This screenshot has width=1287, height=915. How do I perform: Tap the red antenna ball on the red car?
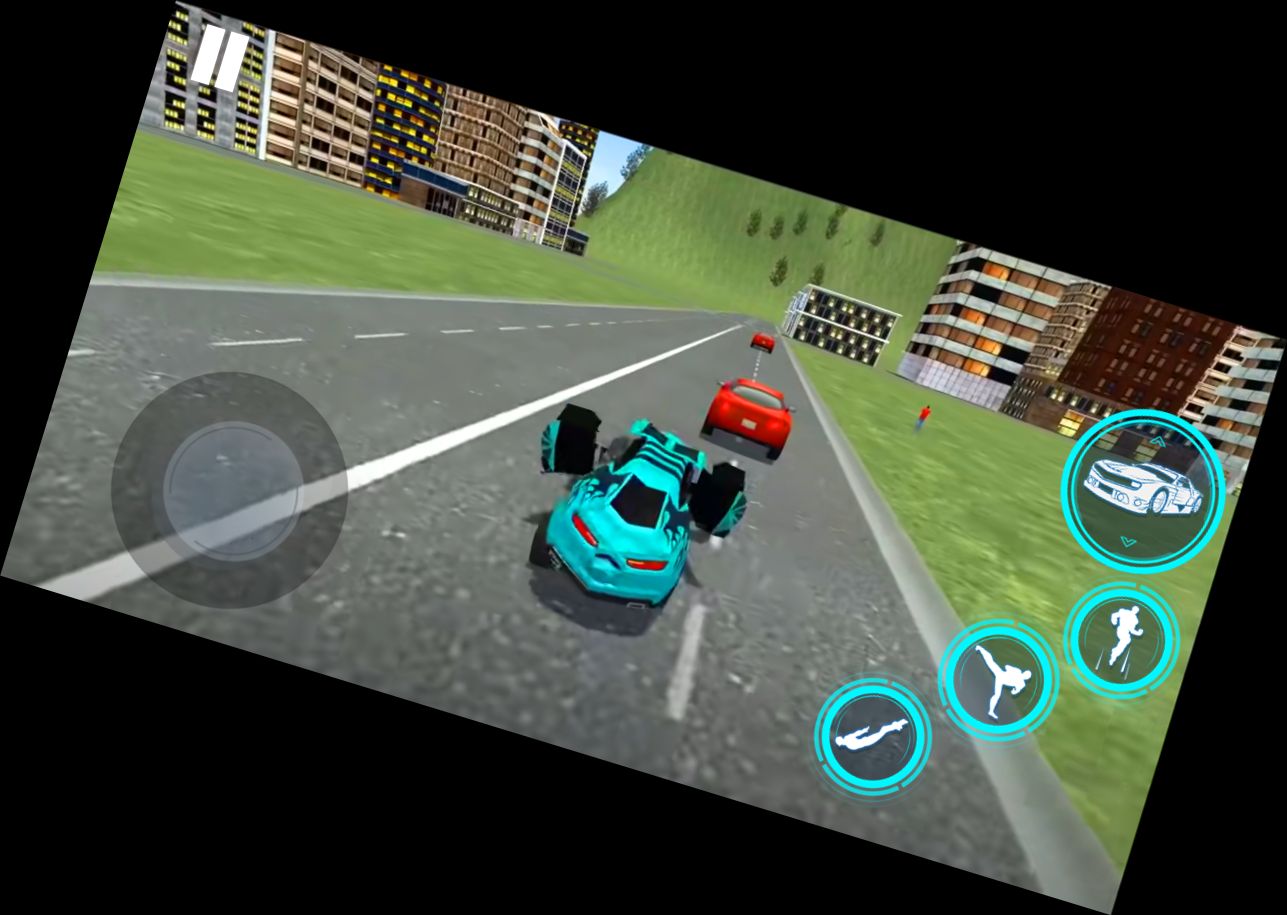click(762, 341)
